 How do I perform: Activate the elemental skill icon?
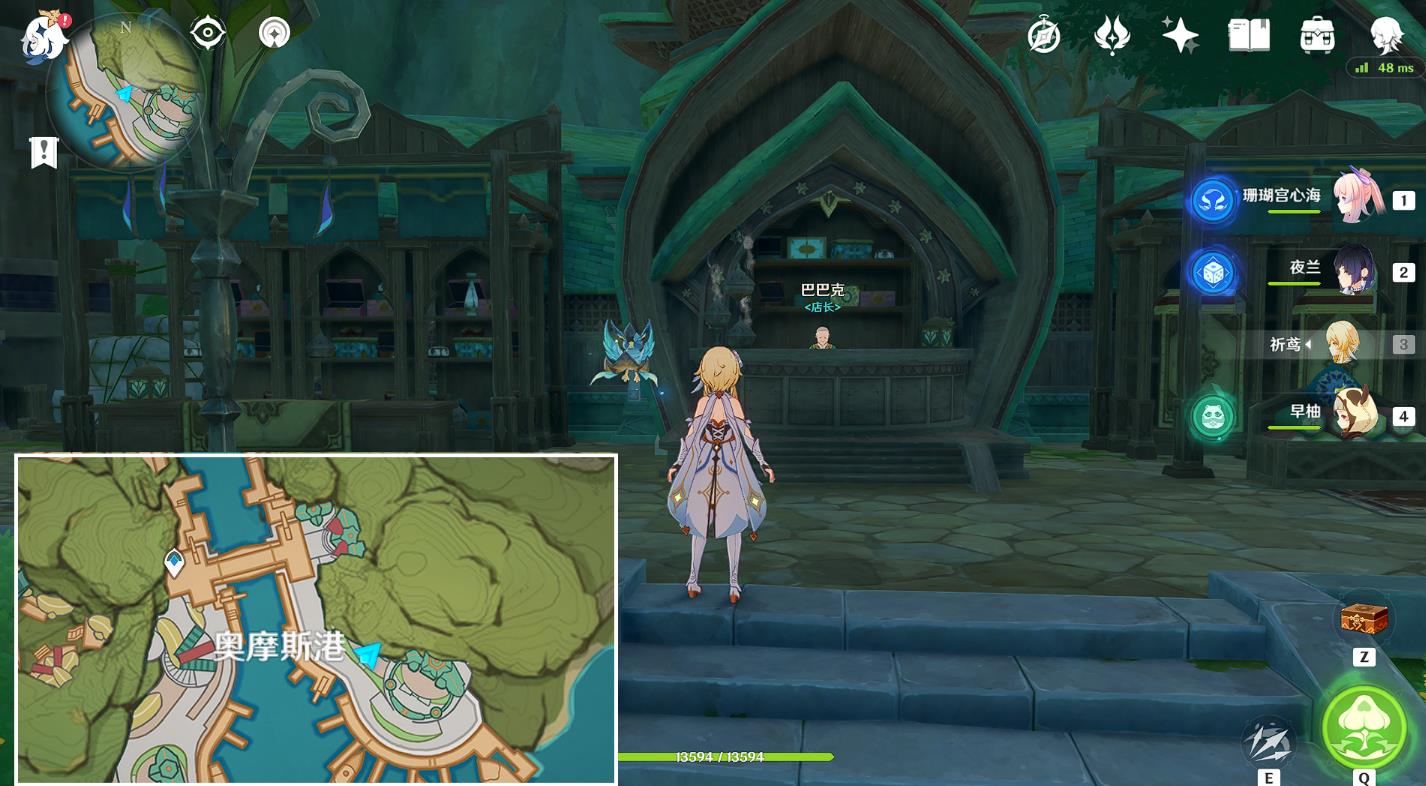pos(1268,743)
